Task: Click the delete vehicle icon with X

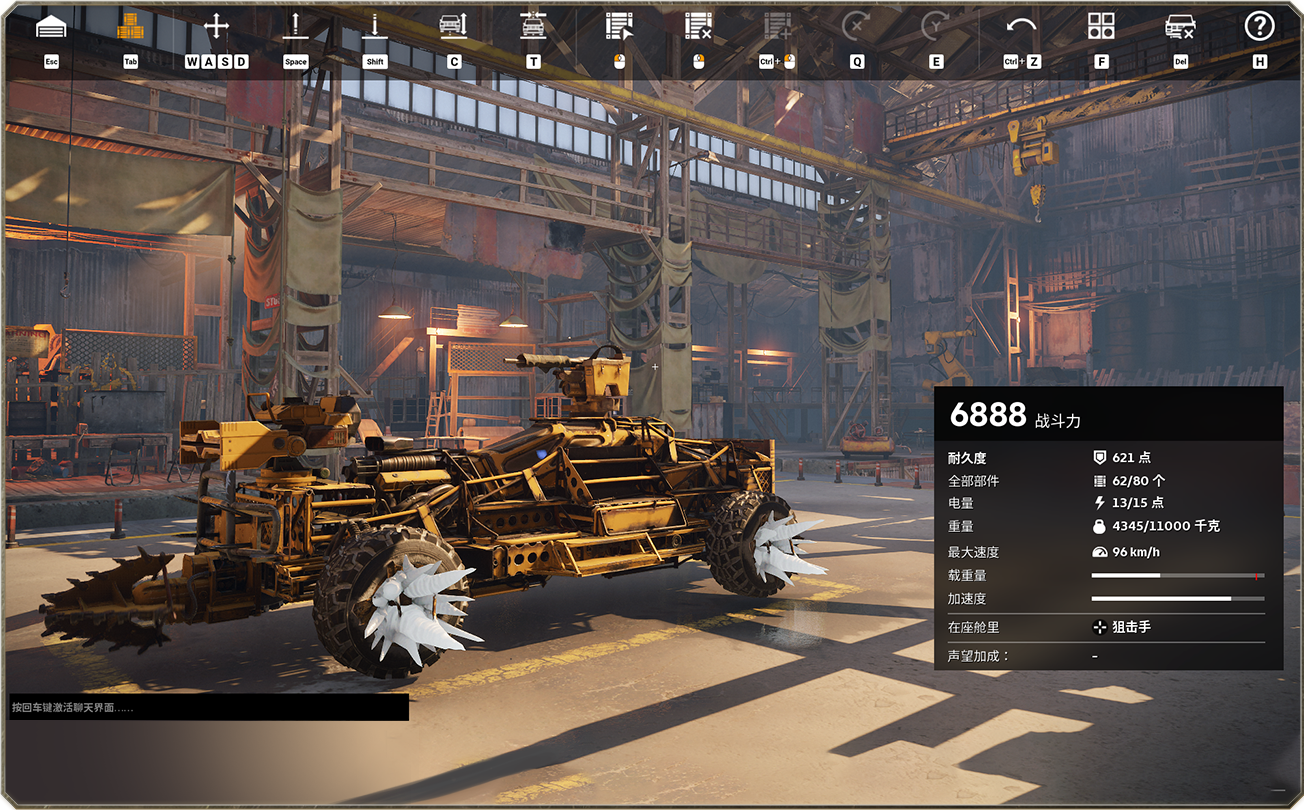Action: tap(1180, 27)
